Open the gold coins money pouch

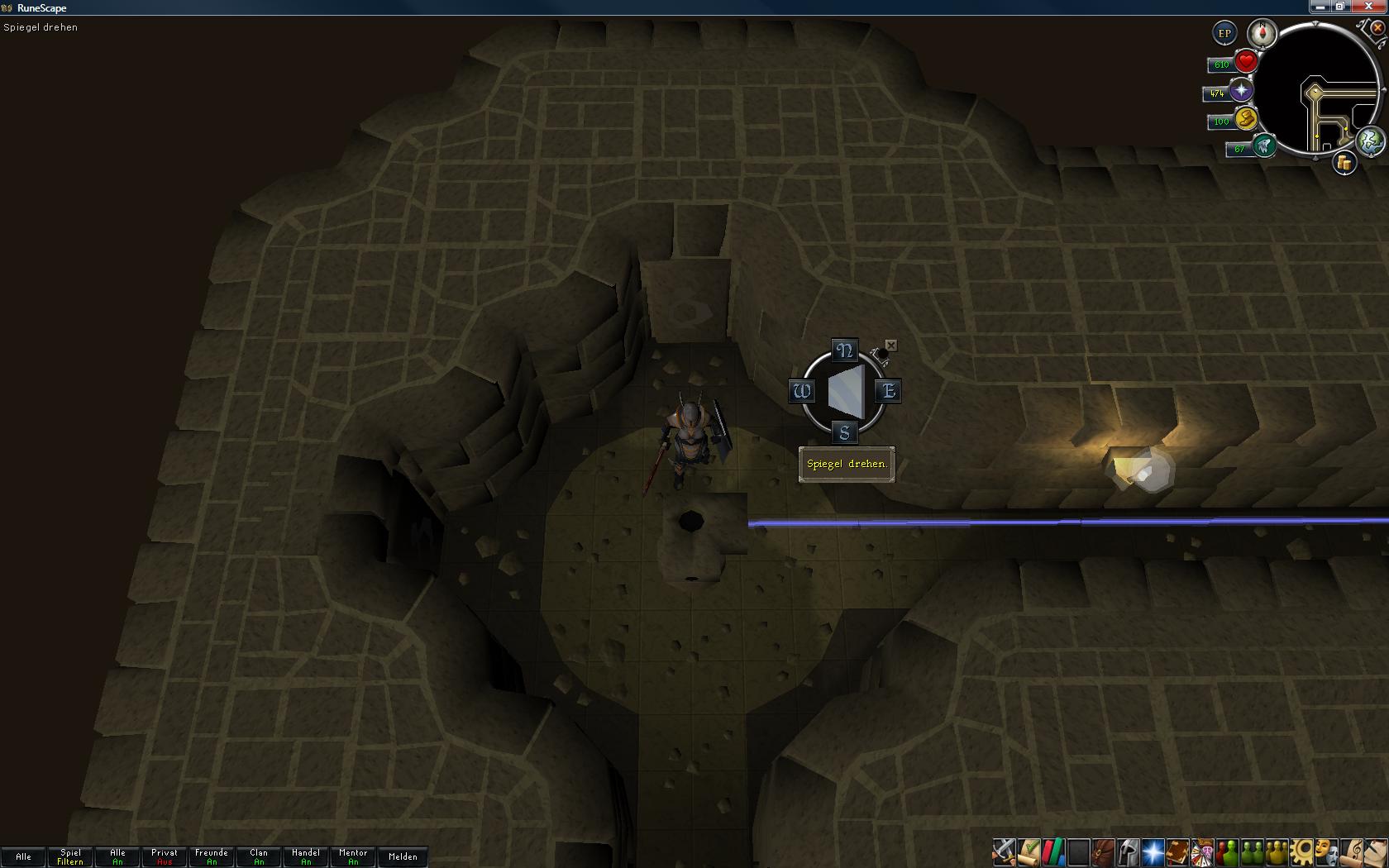[1344, 163]
